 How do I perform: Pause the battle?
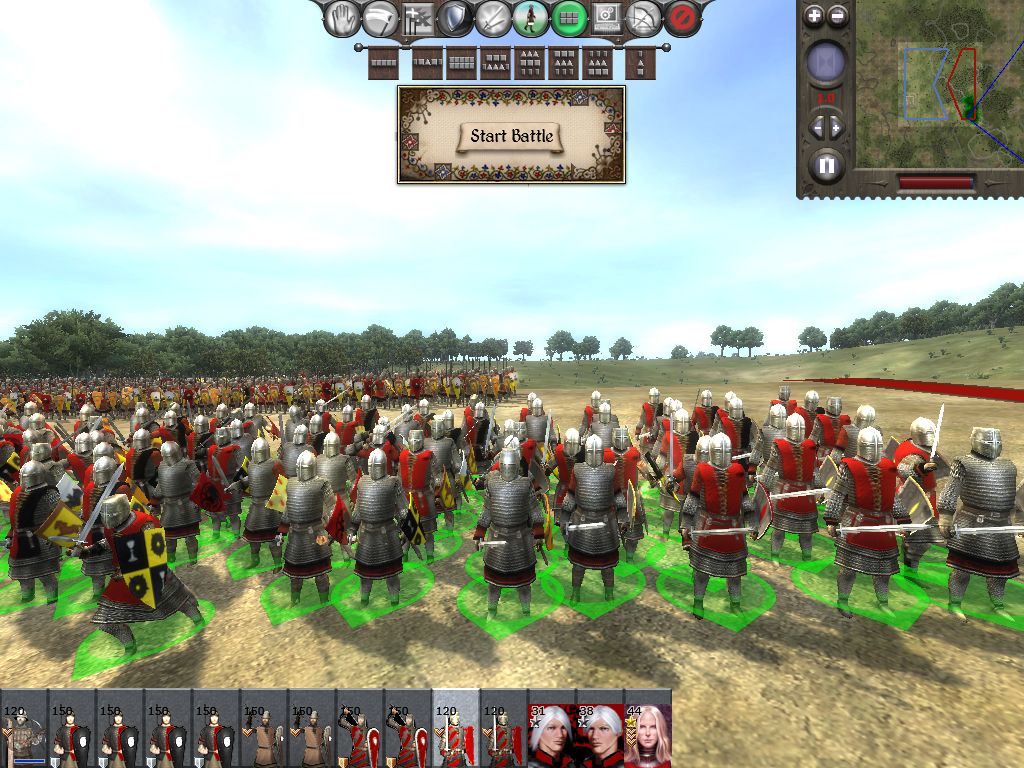tap(826, 165)
